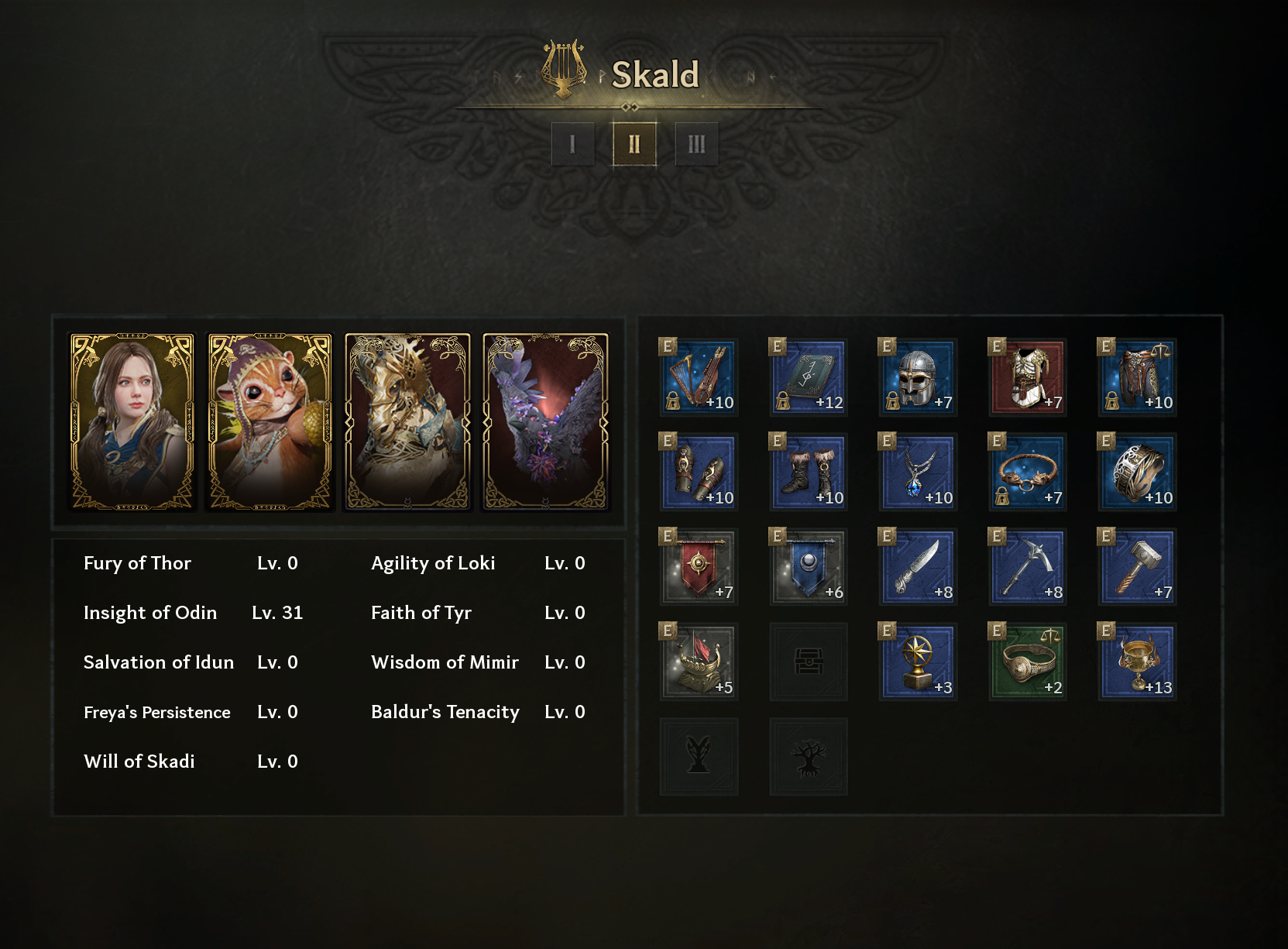Click the harp weapon slot
Image resolution: width=1288 pixels, height=949 pixels.
pos(699,377)
